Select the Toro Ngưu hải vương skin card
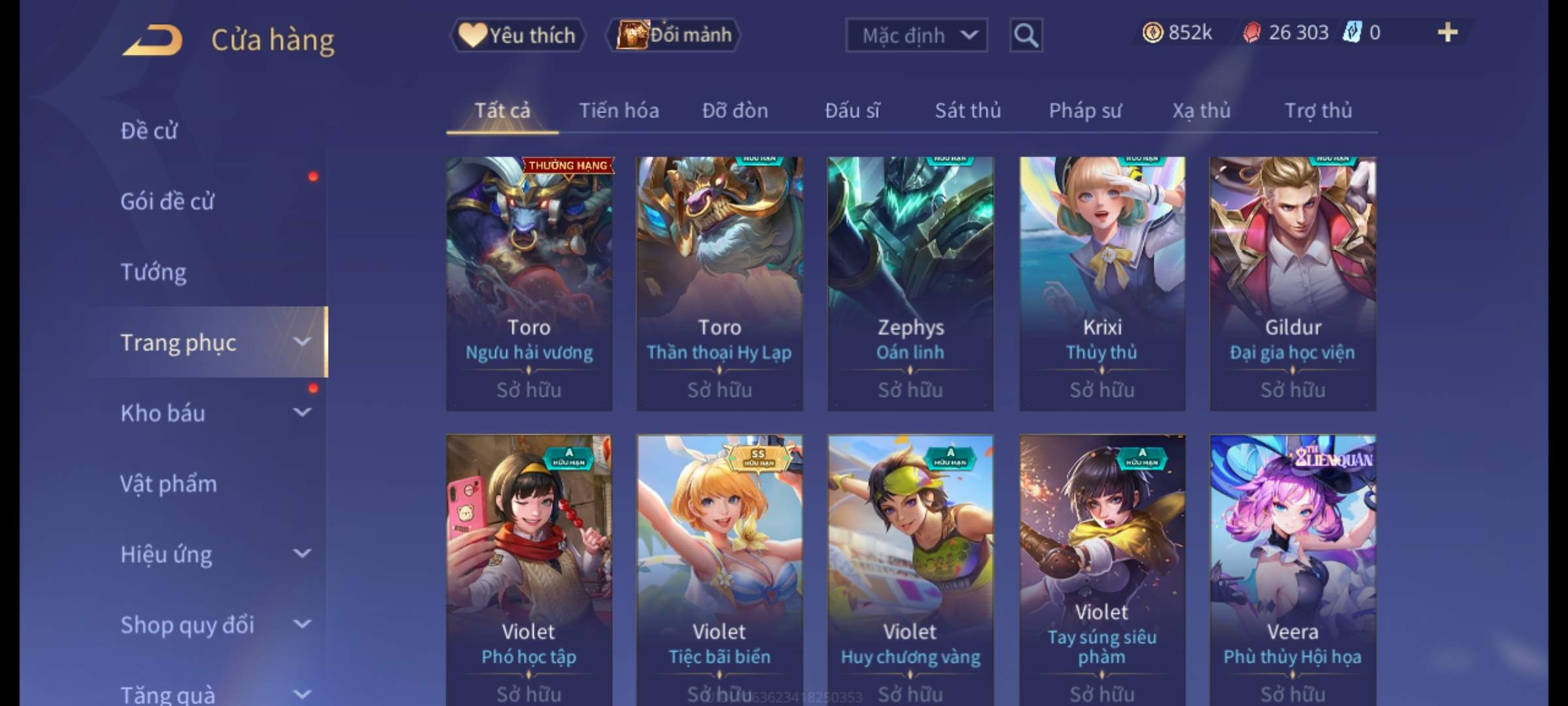Screen dimensions: 1568x706 coord(529,282)
